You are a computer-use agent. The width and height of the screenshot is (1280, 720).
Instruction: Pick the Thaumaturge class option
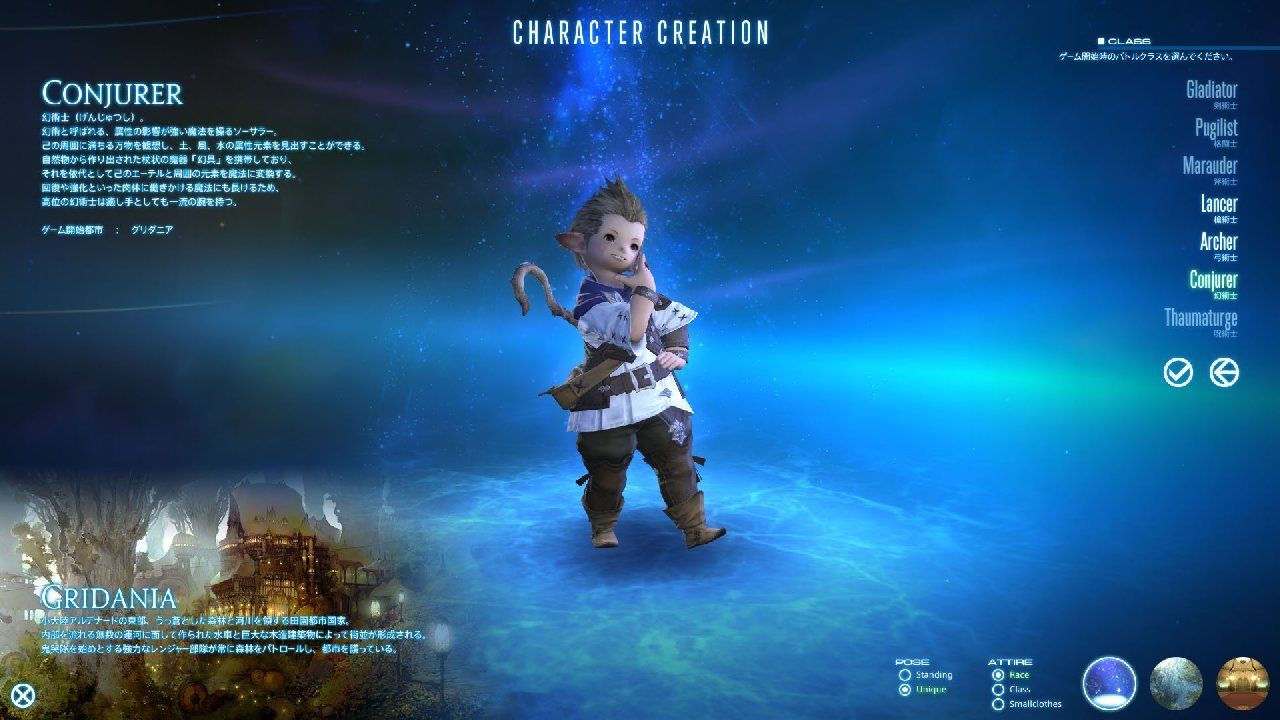[x=1204, y=319]
